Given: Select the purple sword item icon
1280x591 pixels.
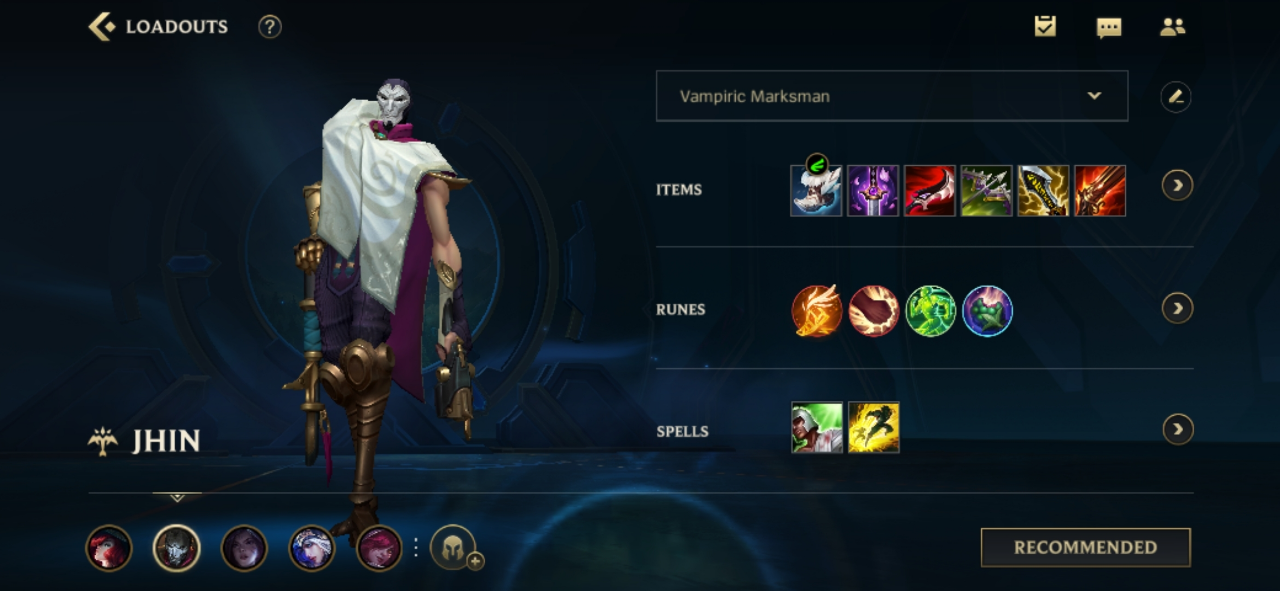Looking at the screenshot, I should click(873, 190).
